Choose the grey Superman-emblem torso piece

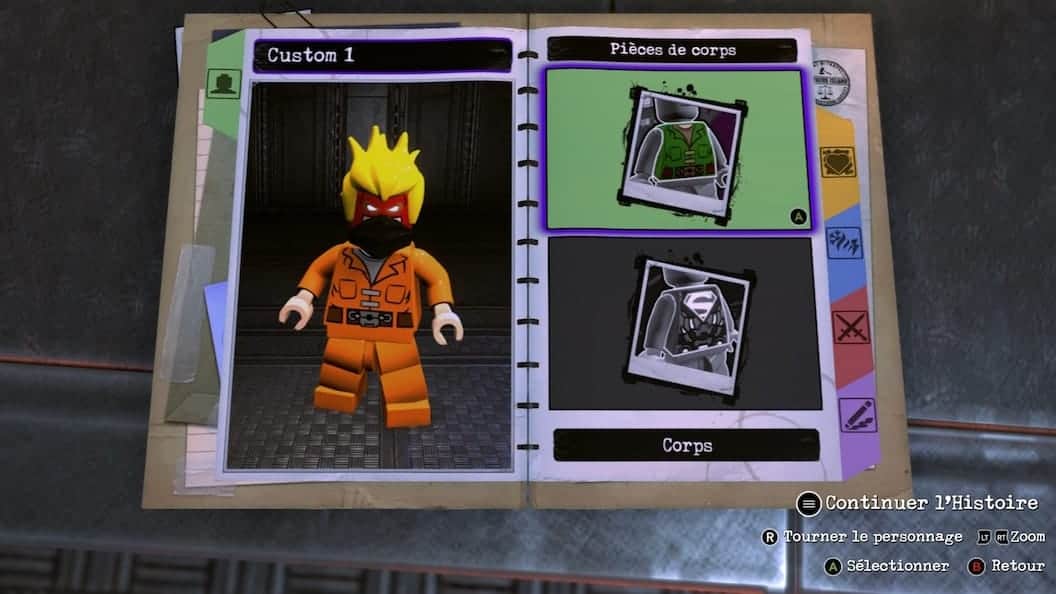682,323
